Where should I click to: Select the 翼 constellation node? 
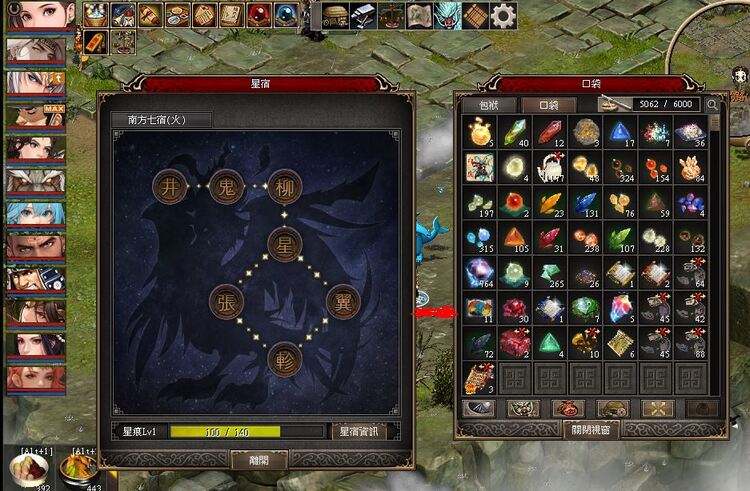(343, 302)
